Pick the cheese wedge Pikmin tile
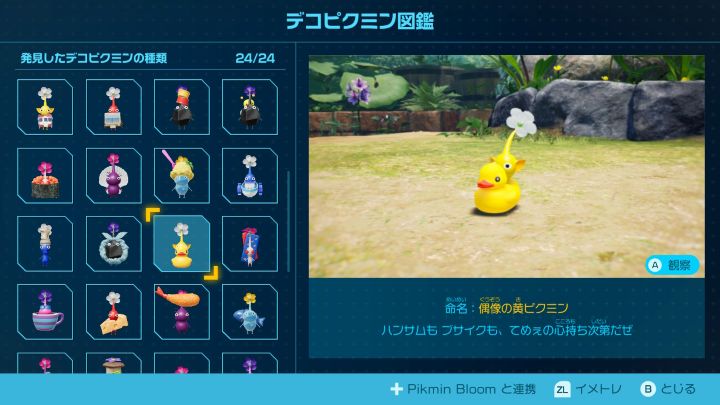The height and width of the screenshot is (405, 720). (113, 312)
